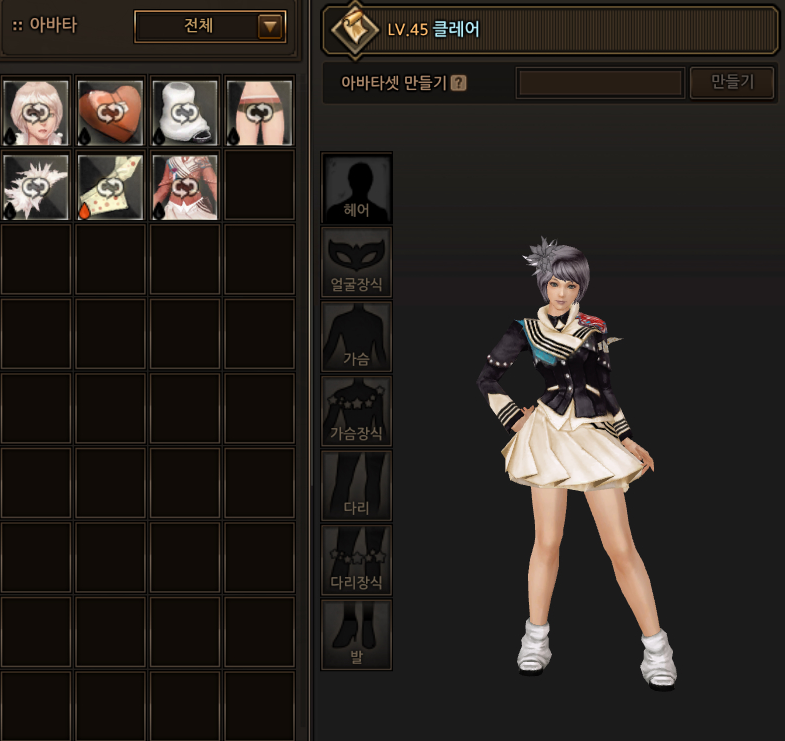Choose the orange heart avatar item
Image resolution: width=785 pixels, height=741 pixels.
click(111, 113)
